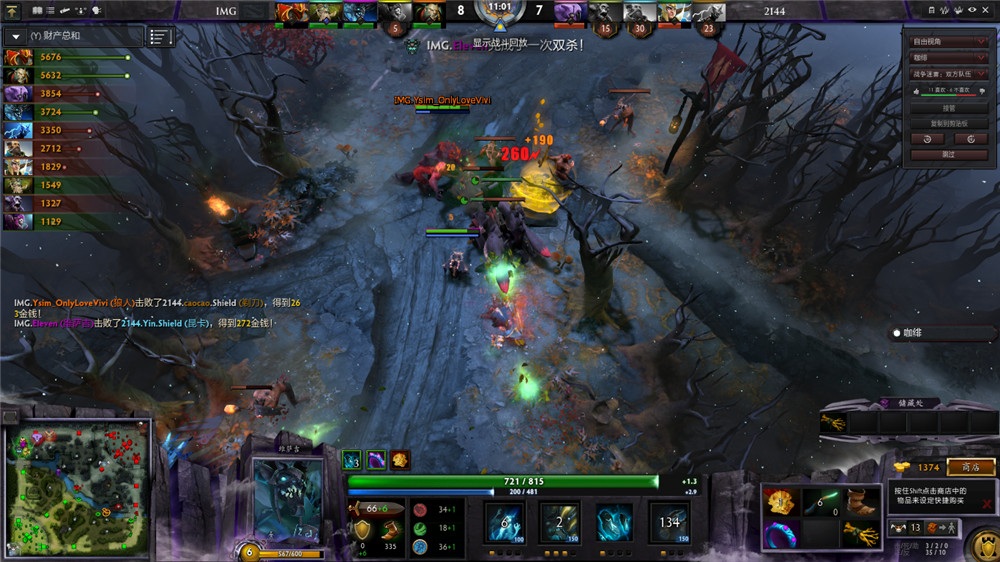Toggle the list view button beside 财产总和
The image size is (1000, 562).
160,37
